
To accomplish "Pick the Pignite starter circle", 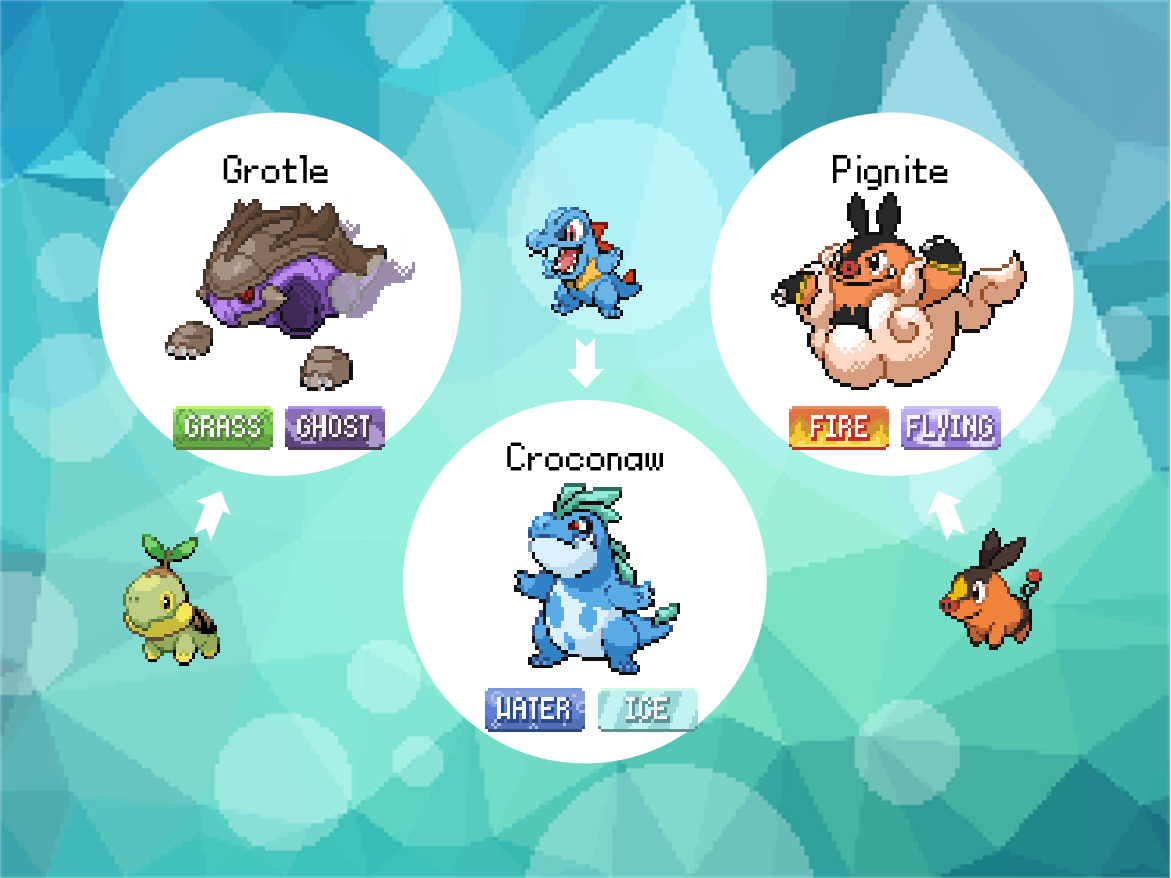I will [891, 295].
